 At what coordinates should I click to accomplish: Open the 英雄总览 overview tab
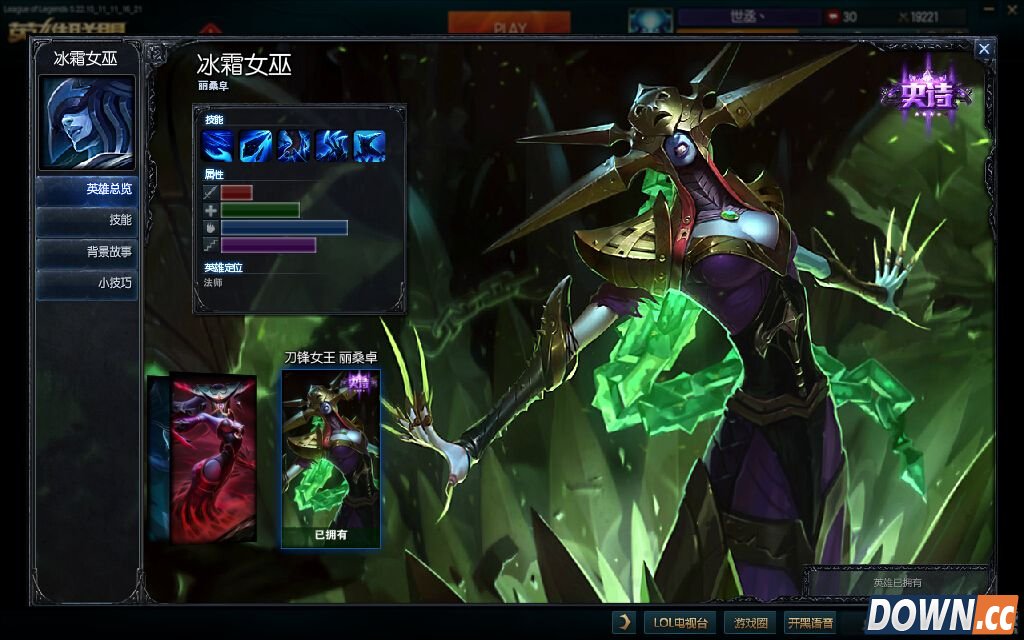pos(87,189)
